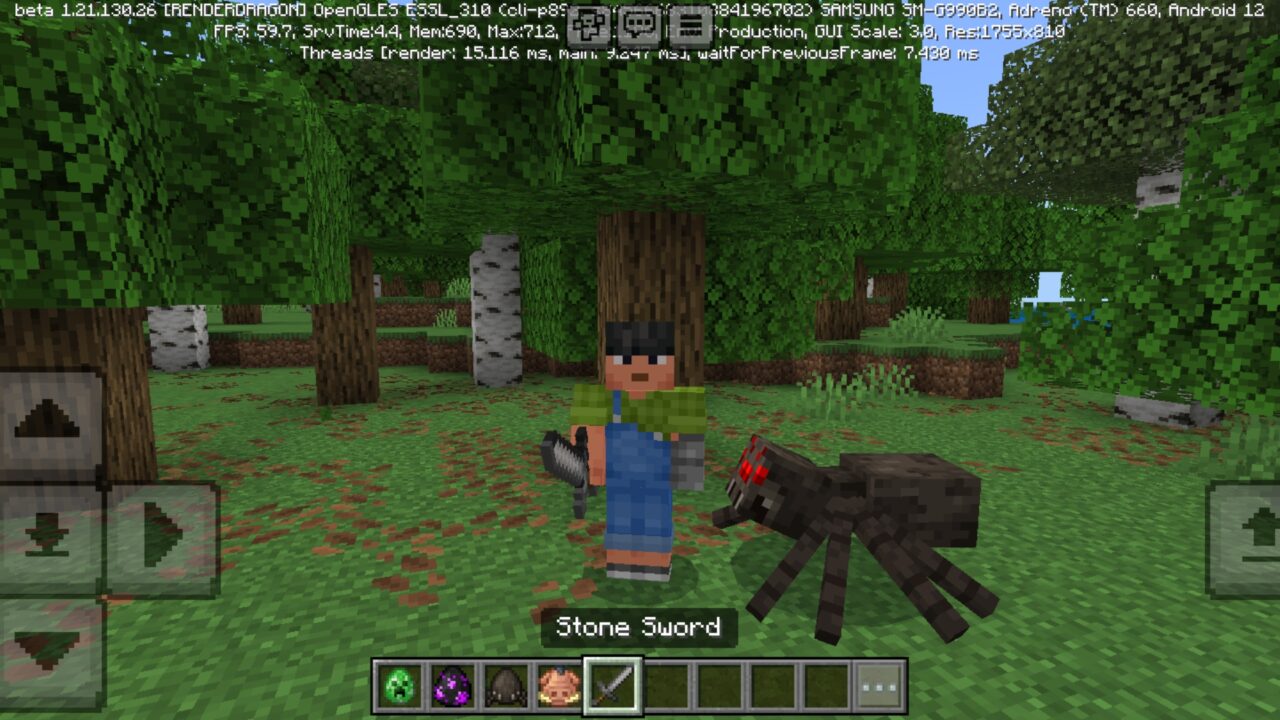The image size is (1280, 720).
Task: Select the spider spawn egg
Action: 506,684
